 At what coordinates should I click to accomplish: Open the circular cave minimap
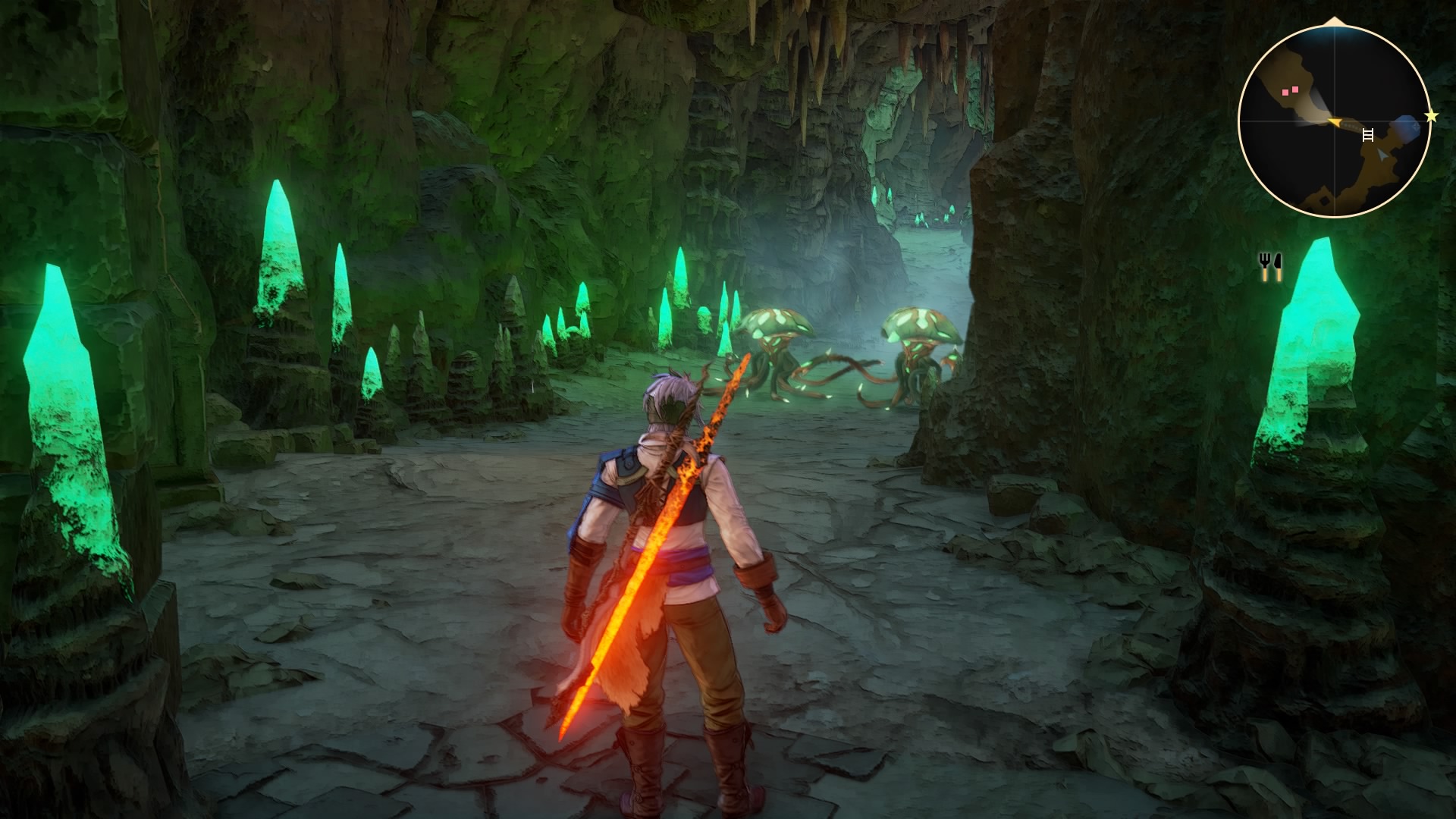[1333, 121]
